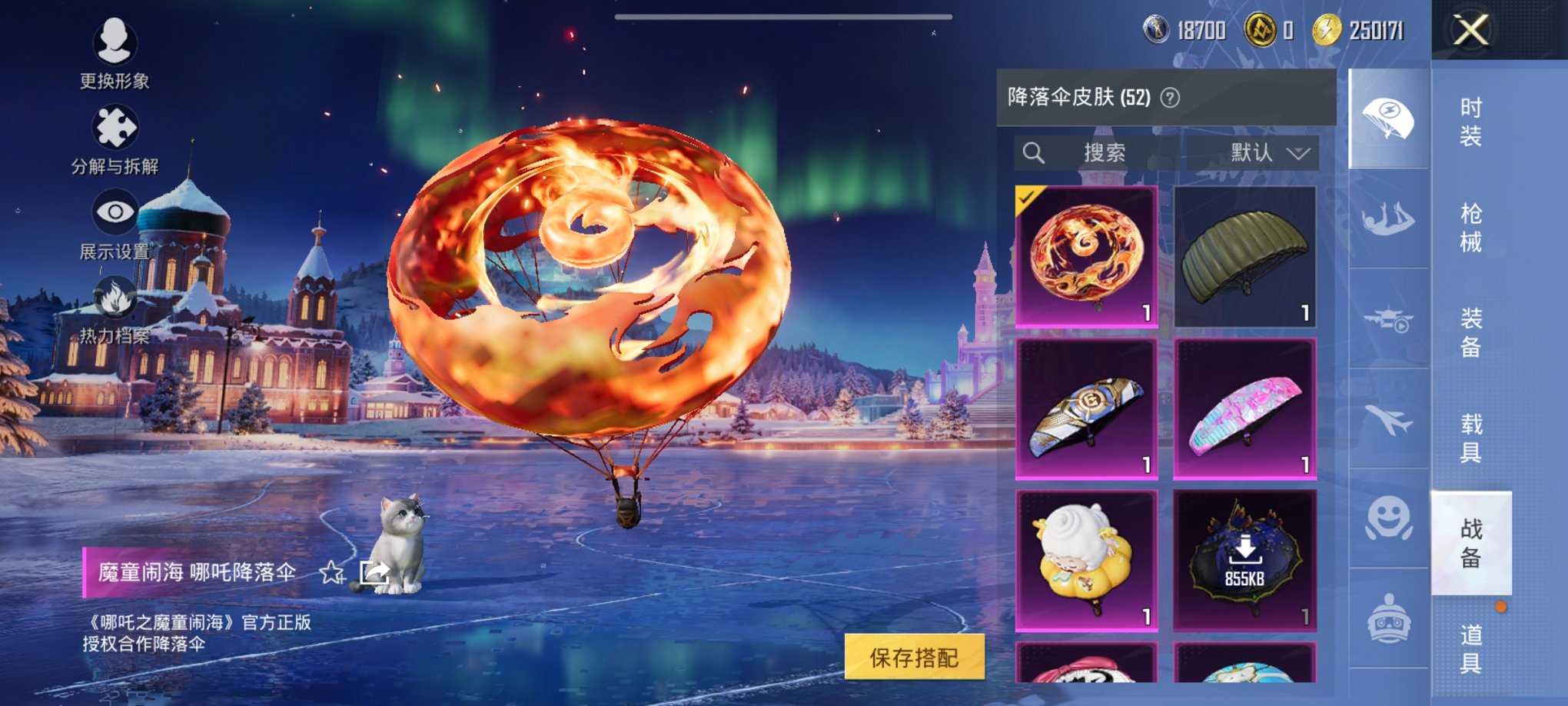Open the parachute skin category icon
Screen dimensions: 1568x706
[1390, 115]
